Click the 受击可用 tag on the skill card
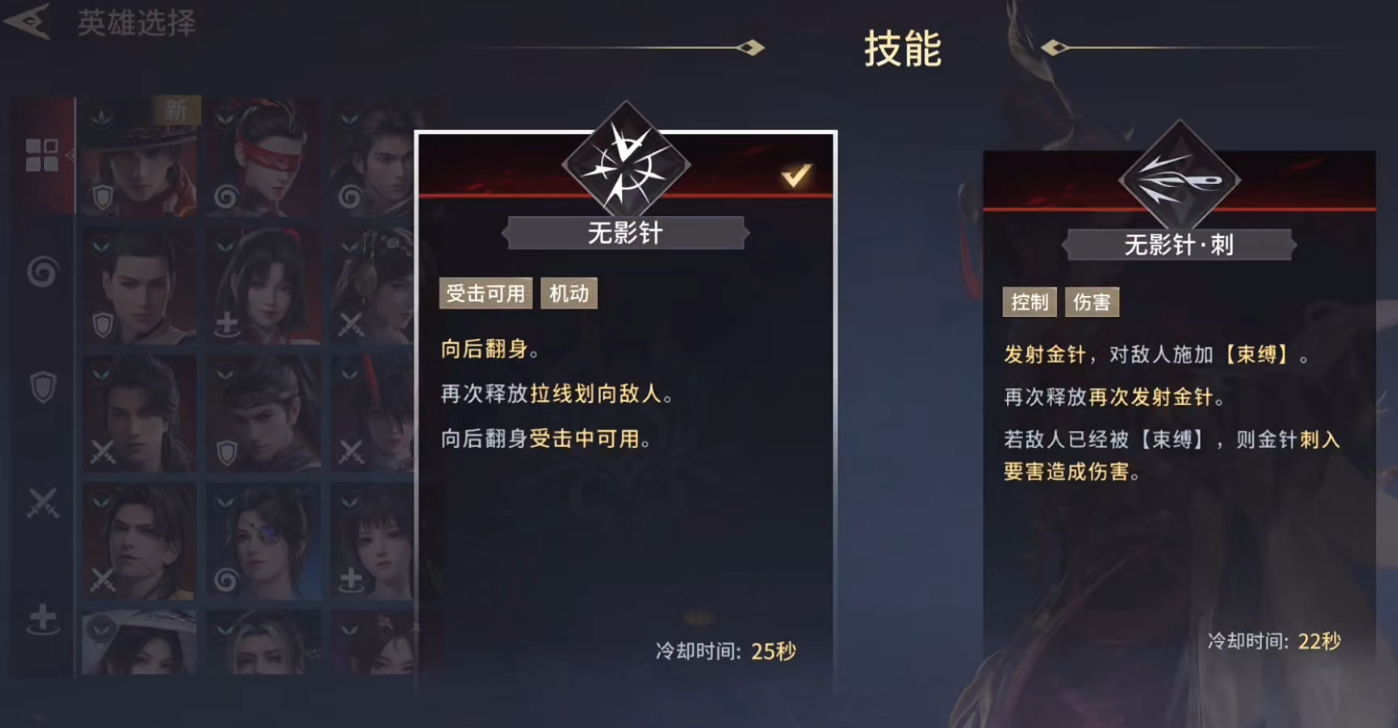 pyautogui.click(x=485, y=293)
